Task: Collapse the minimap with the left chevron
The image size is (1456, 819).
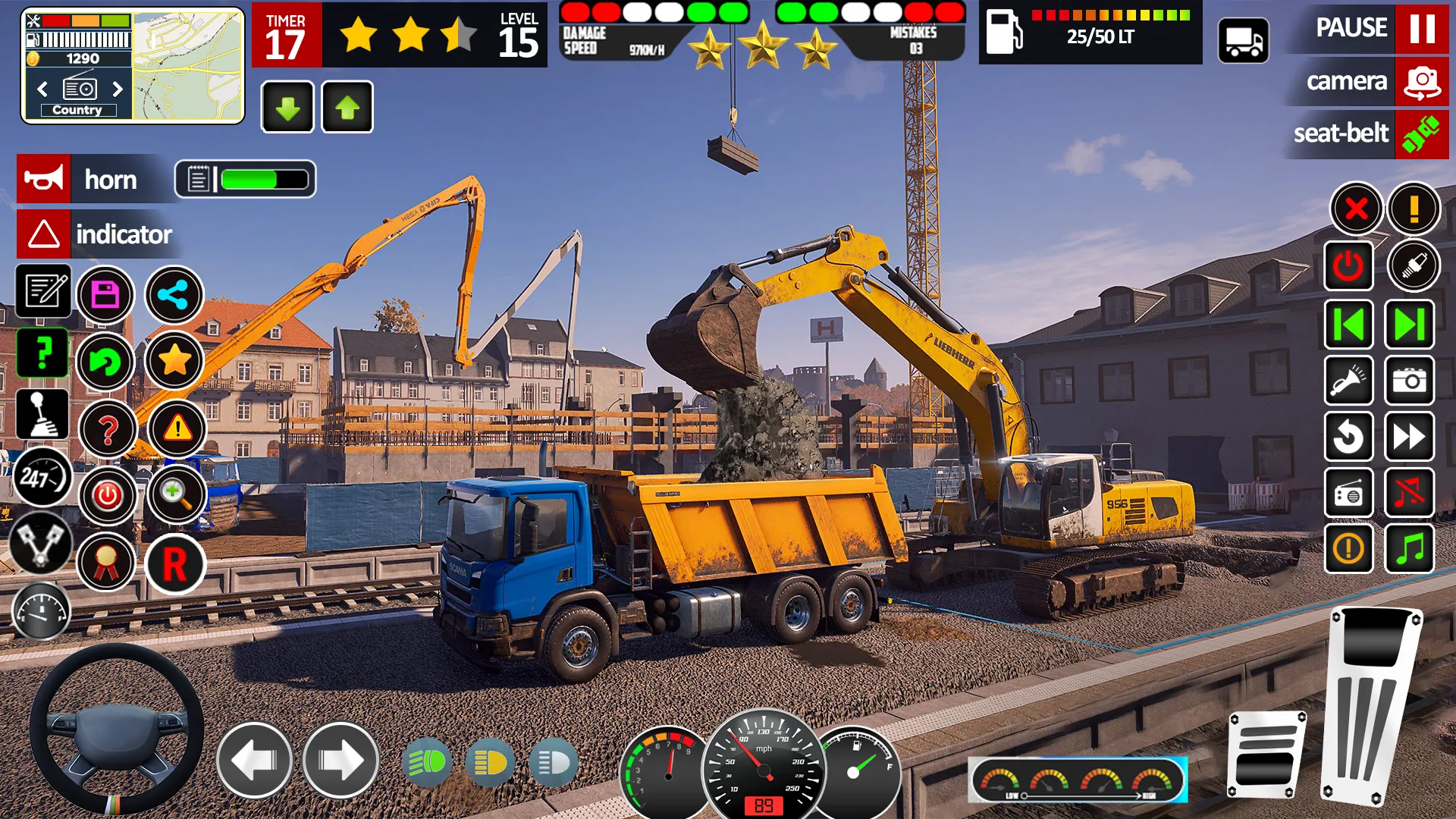Action: coord(42,89)
